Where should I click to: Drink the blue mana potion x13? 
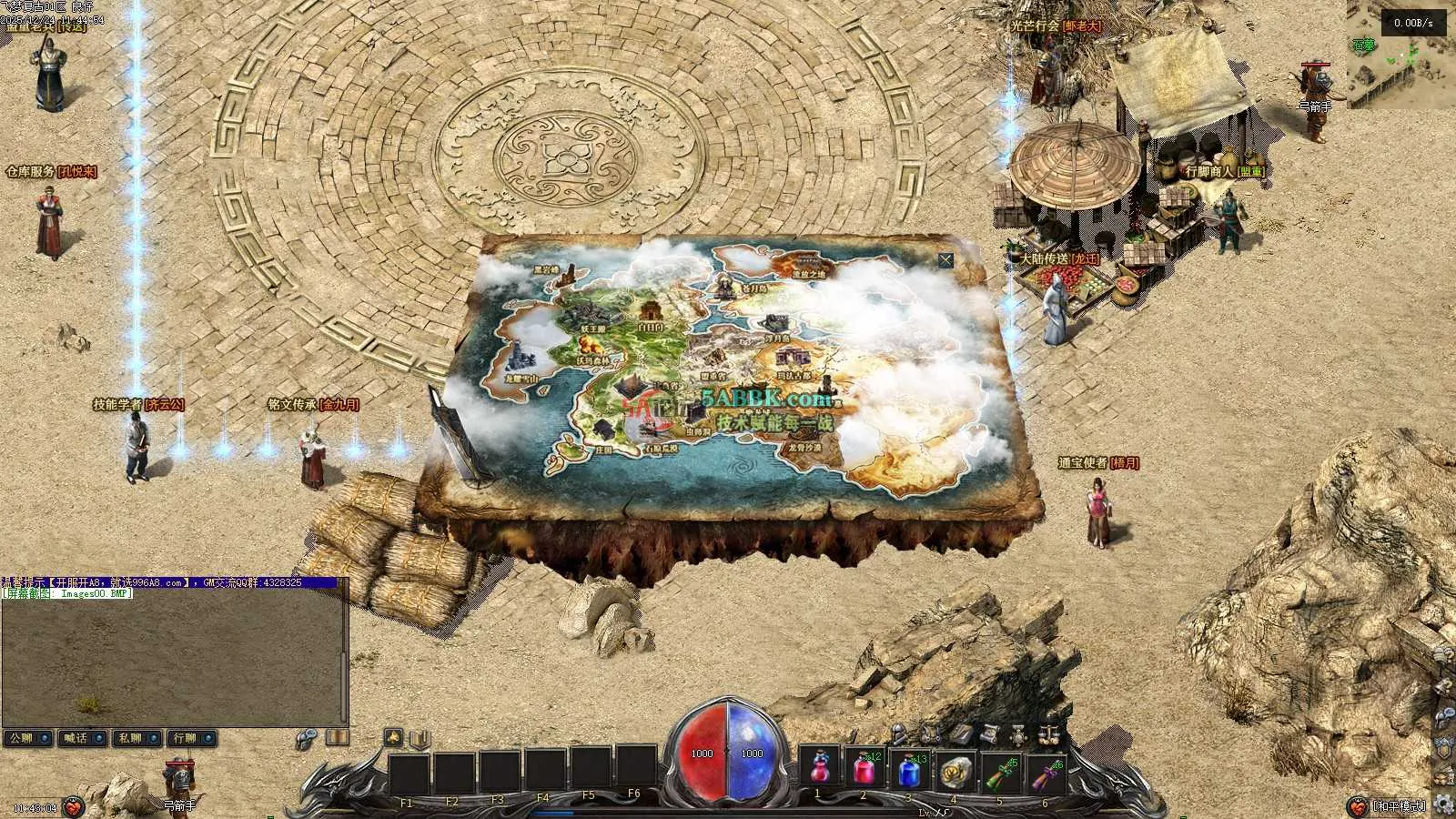click(908, 771)
